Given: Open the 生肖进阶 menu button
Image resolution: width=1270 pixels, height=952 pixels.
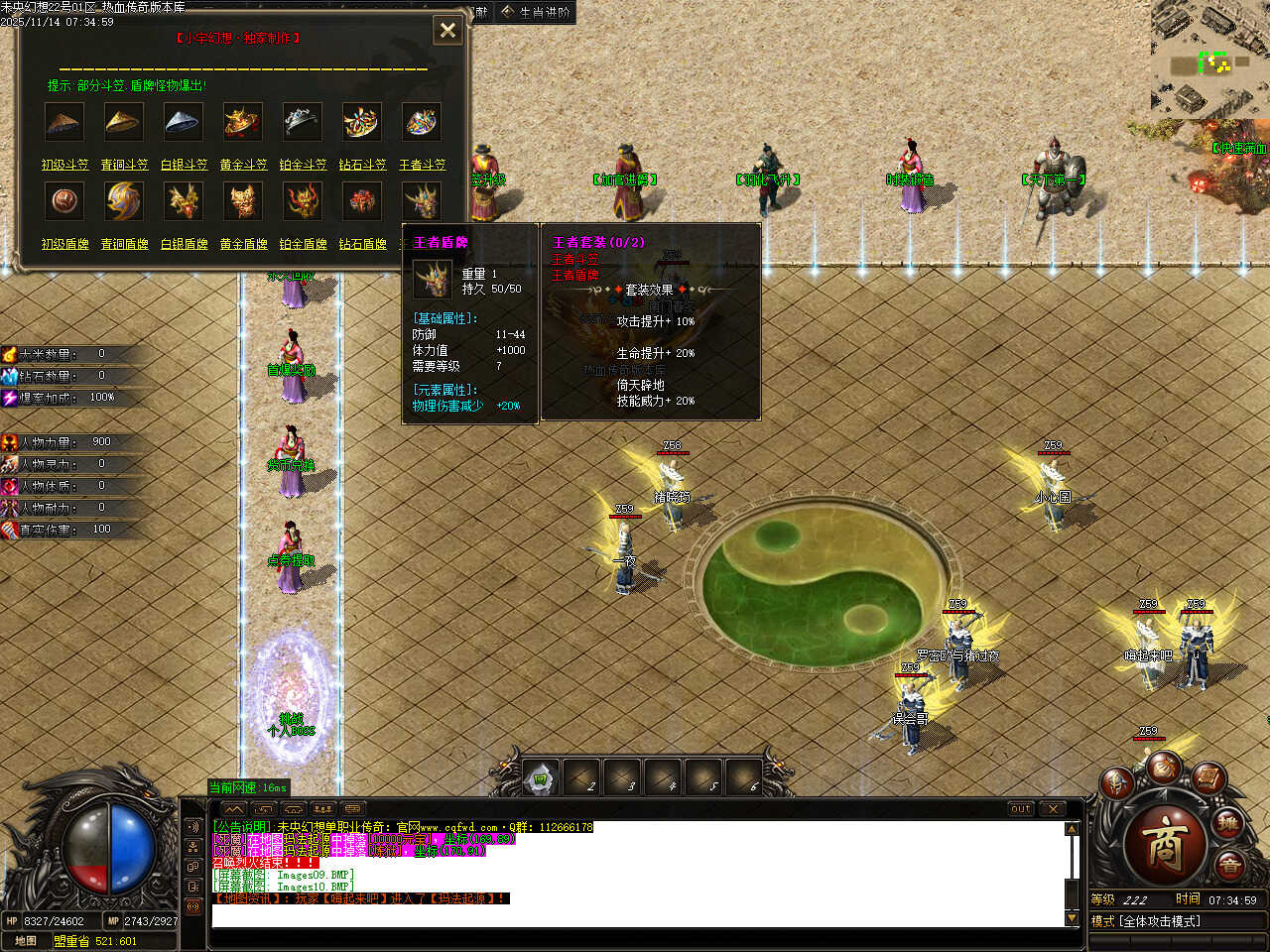Looking at the screenshot, I should (536, 12).
